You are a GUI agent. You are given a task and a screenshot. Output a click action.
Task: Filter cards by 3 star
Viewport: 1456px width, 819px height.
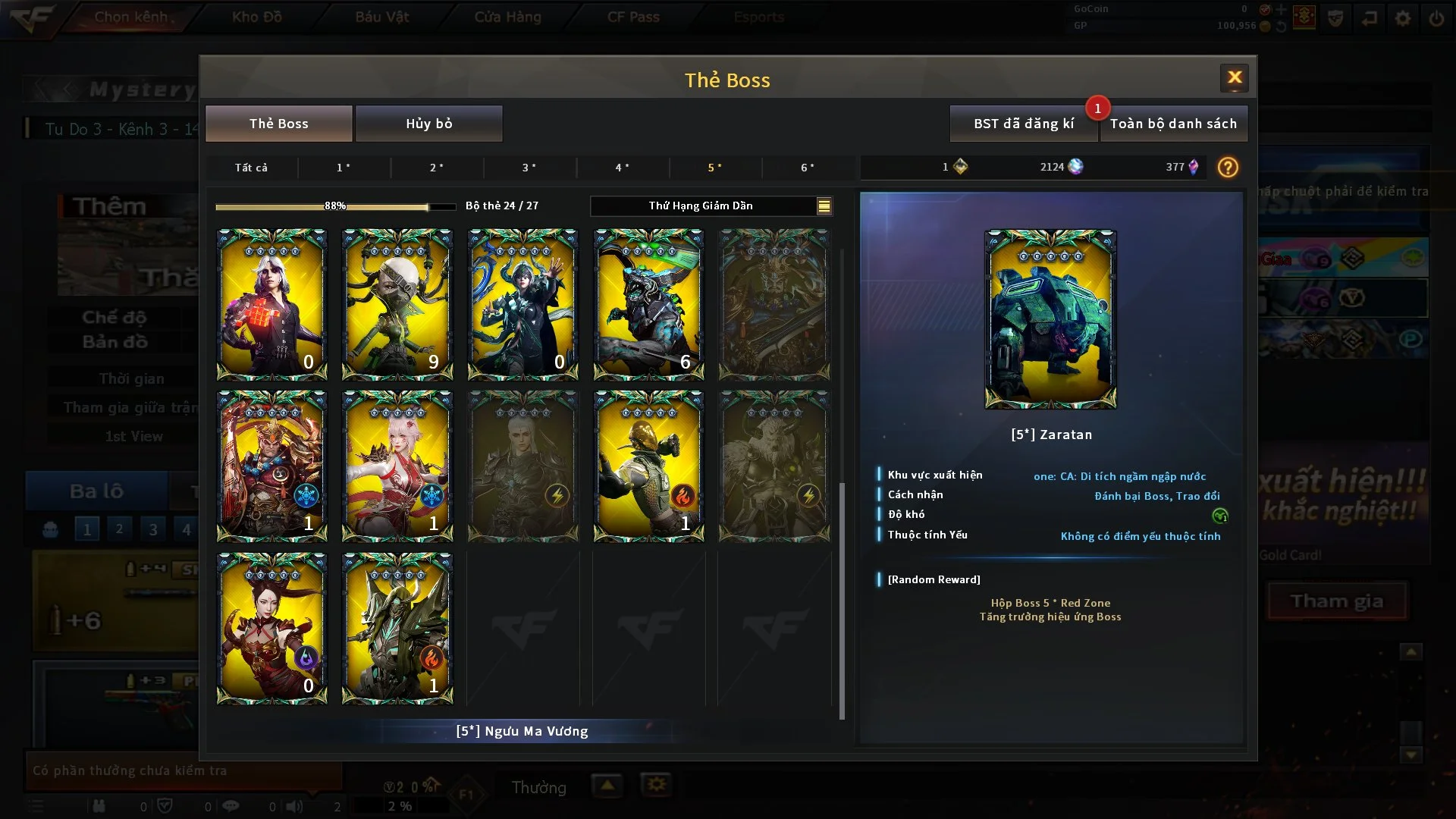(x=529, y=168)
